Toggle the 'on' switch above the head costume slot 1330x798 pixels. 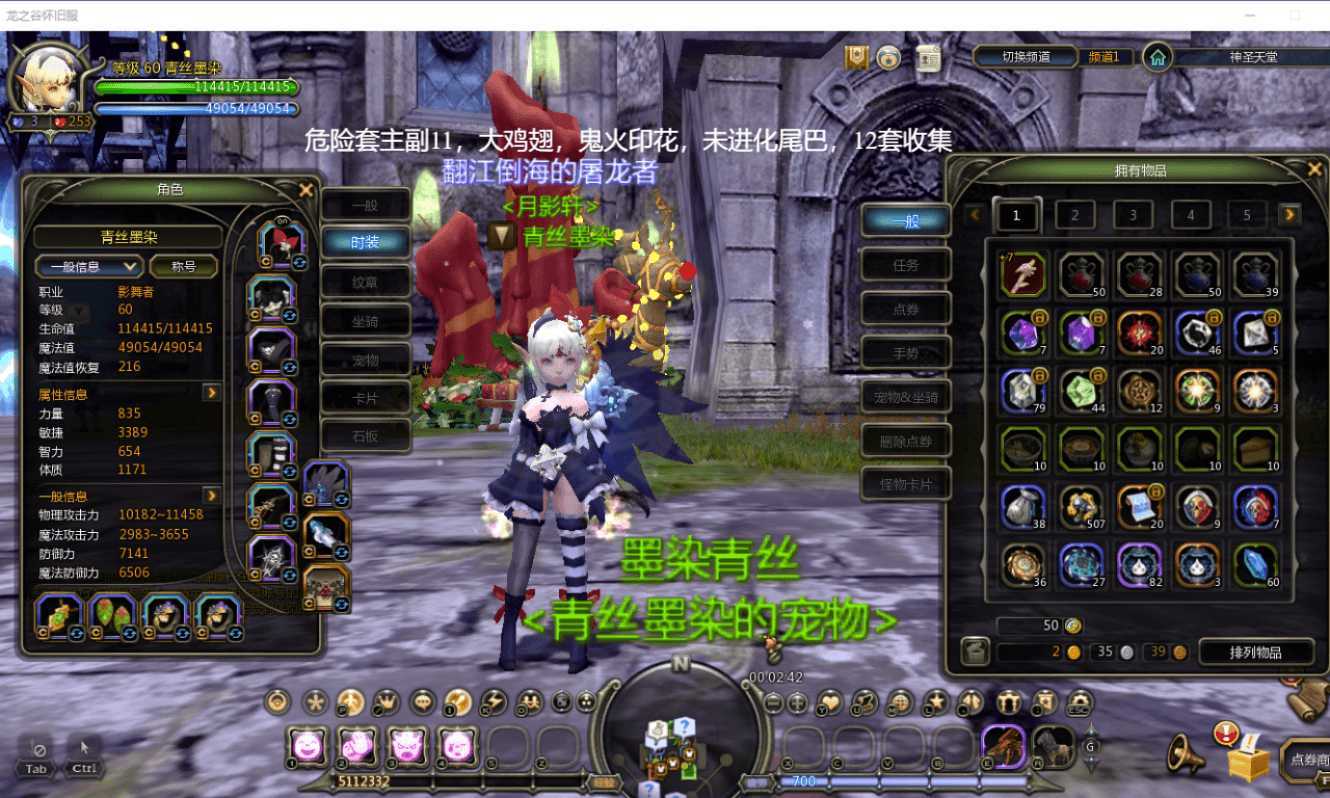tap(282, 220)
